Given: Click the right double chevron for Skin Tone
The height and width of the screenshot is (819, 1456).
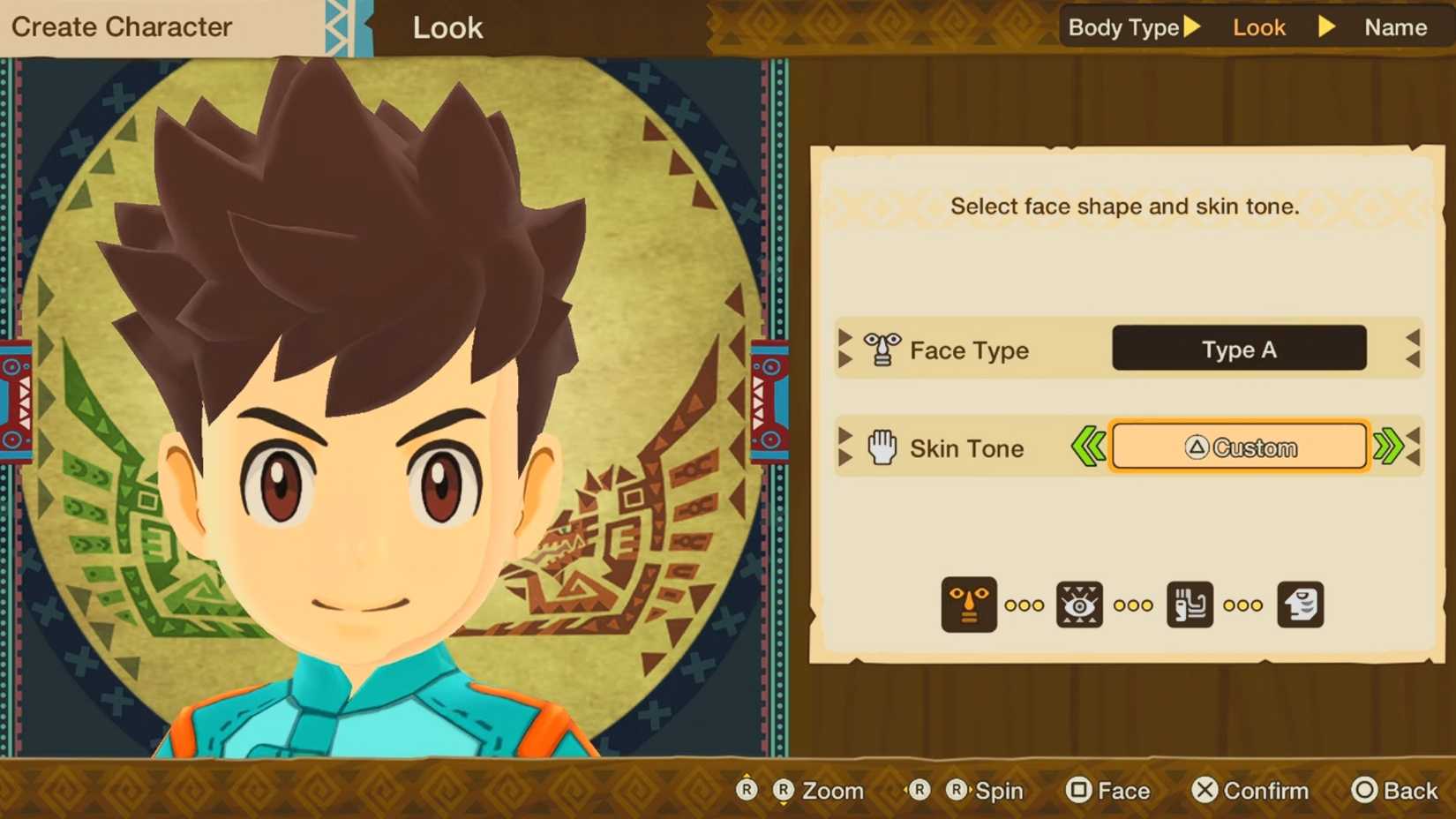Looking at the screenshot, I should click(x=1390, y=447).
